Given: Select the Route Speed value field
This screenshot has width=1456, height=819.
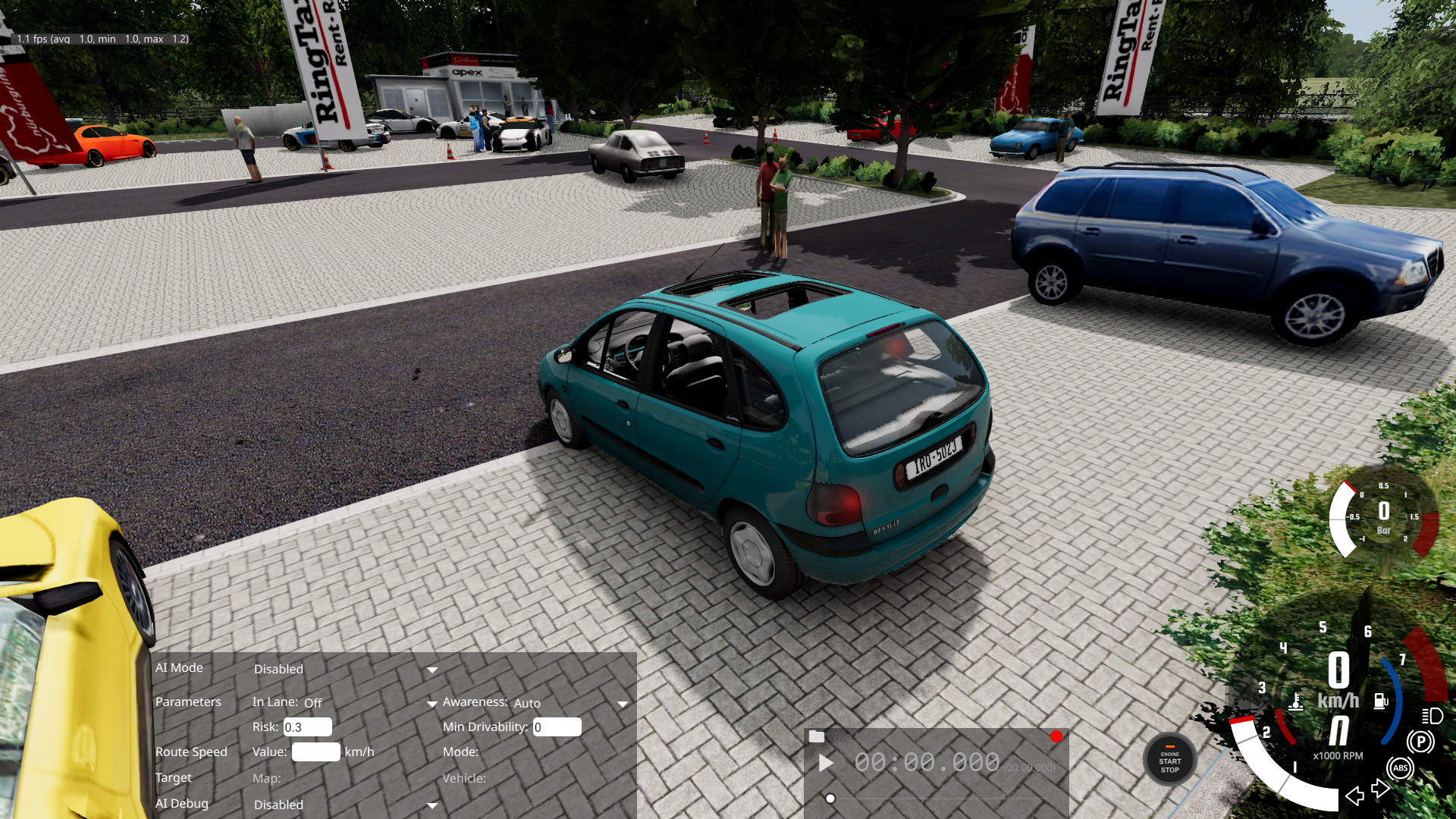Looking at the screenshot, I should click(315, 752).
